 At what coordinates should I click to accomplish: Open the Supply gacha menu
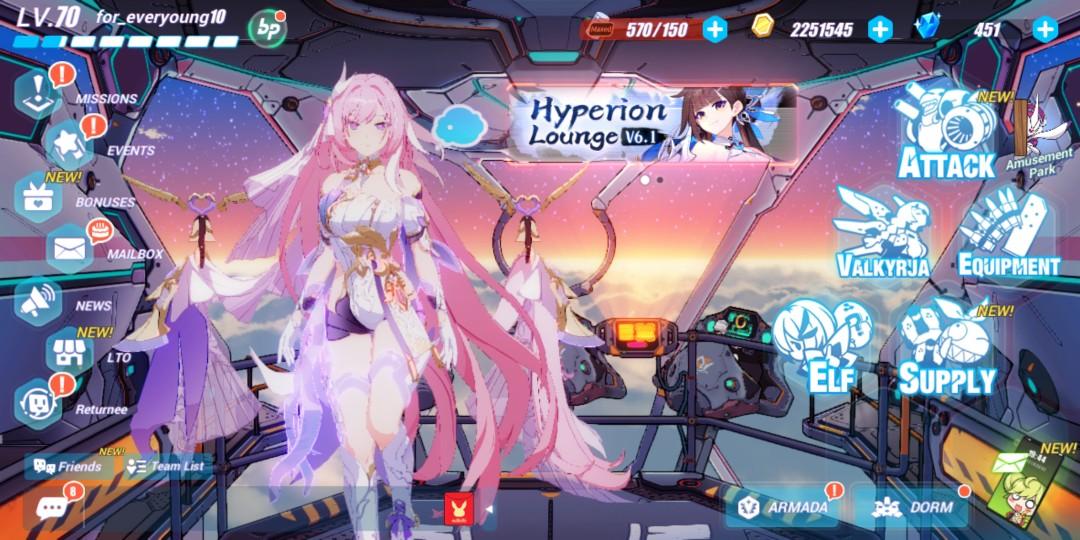tap(946, 348)
